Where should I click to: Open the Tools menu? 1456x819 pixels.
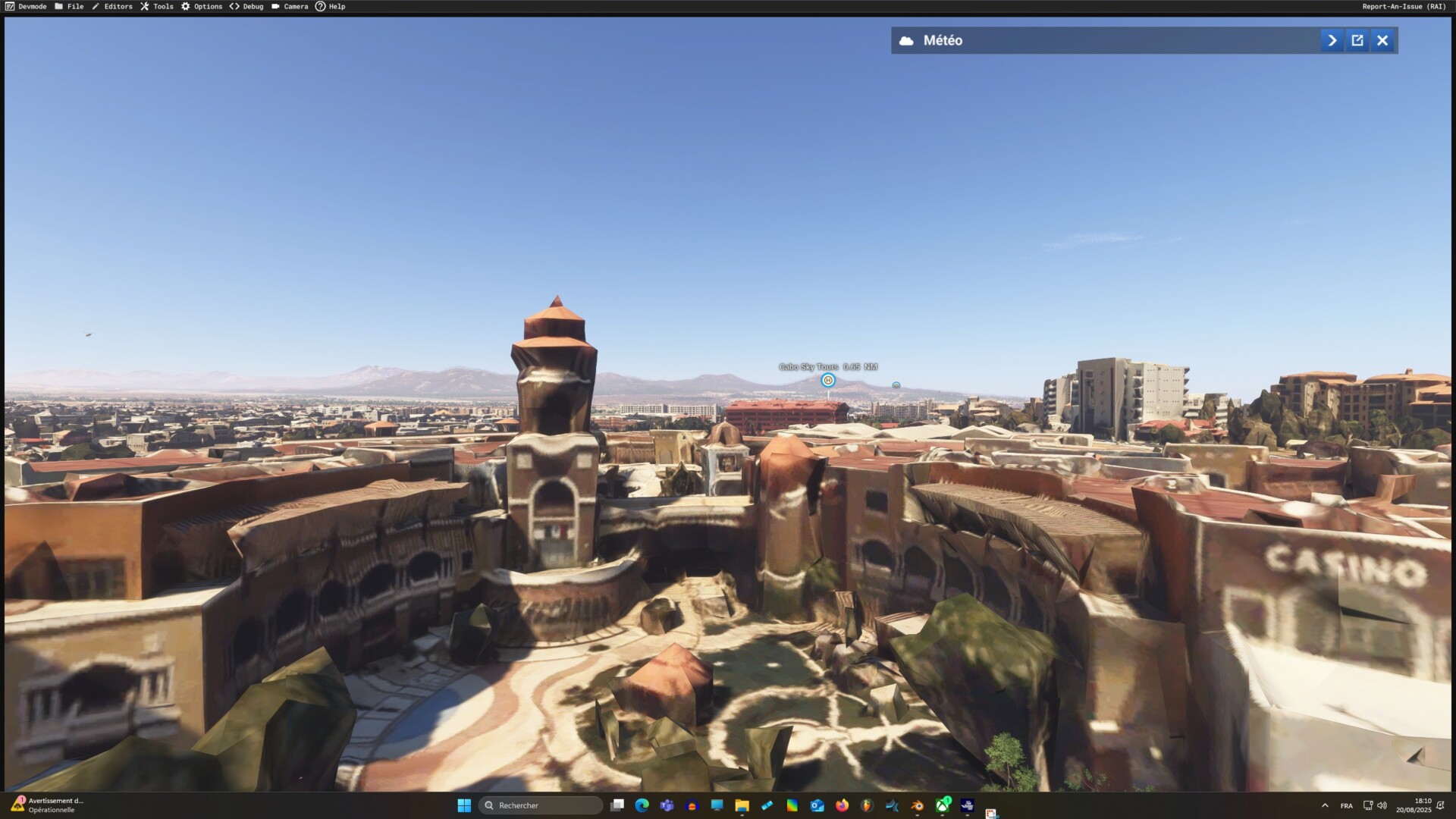pyautogui.click(x=157, y=6)
